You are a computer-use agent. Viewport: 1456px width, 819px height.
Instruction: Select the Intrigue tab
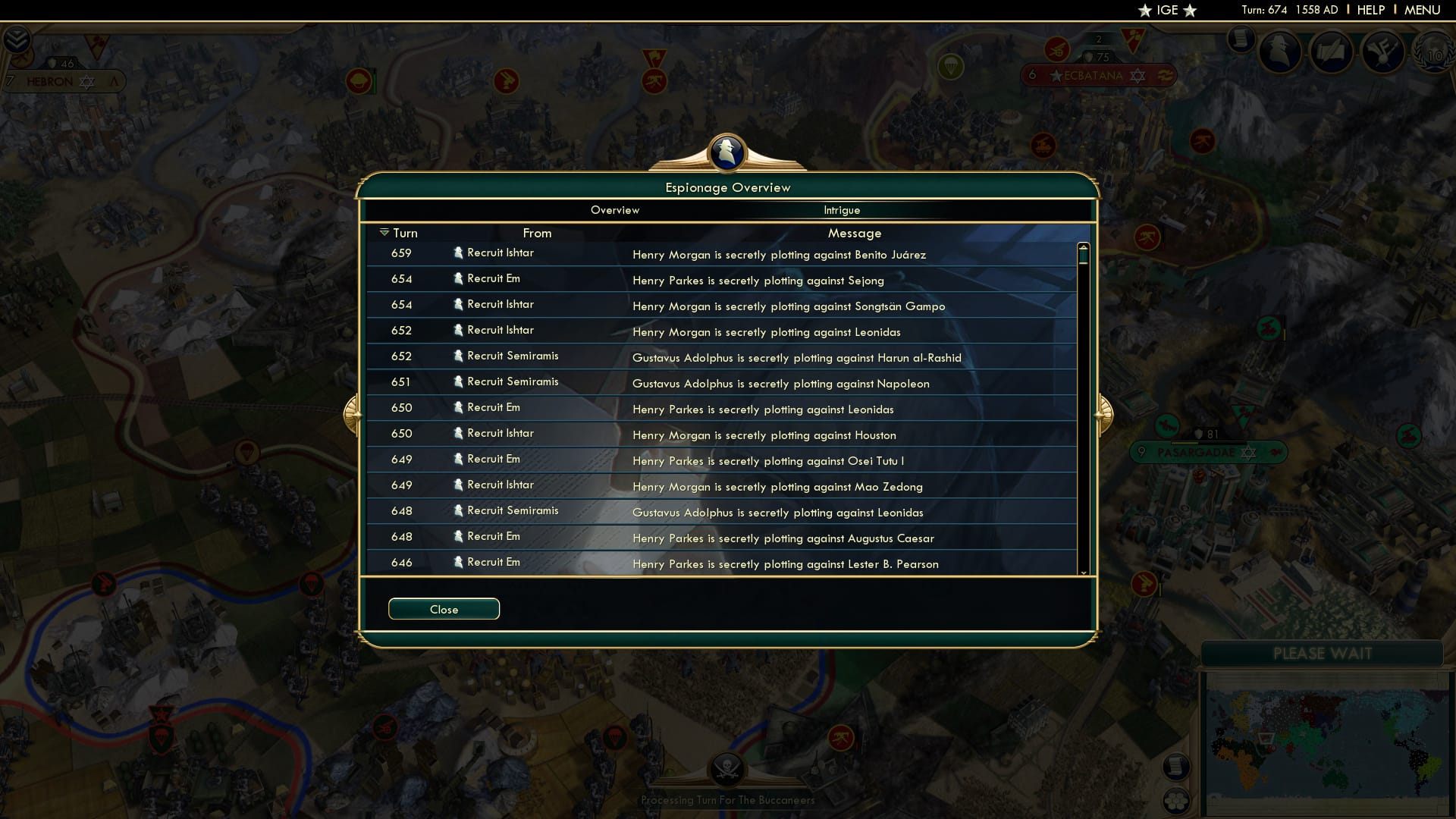[843, 210]
